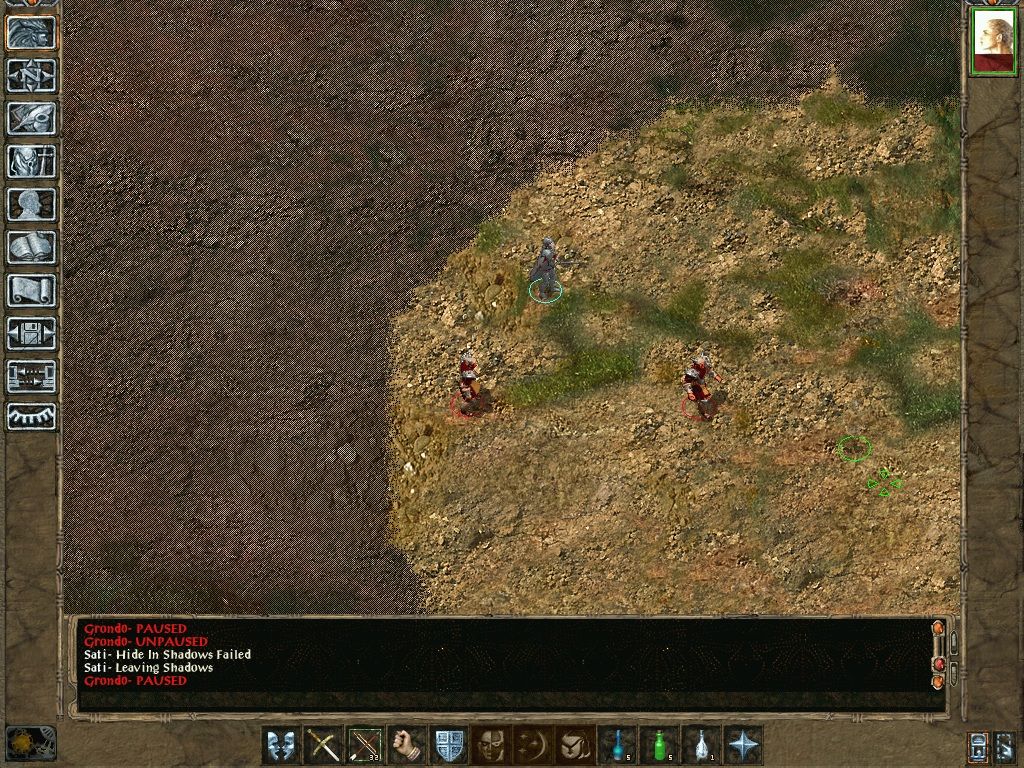Open the priest scroll page
Screen dimensions: 1024x768
[31, 290]
